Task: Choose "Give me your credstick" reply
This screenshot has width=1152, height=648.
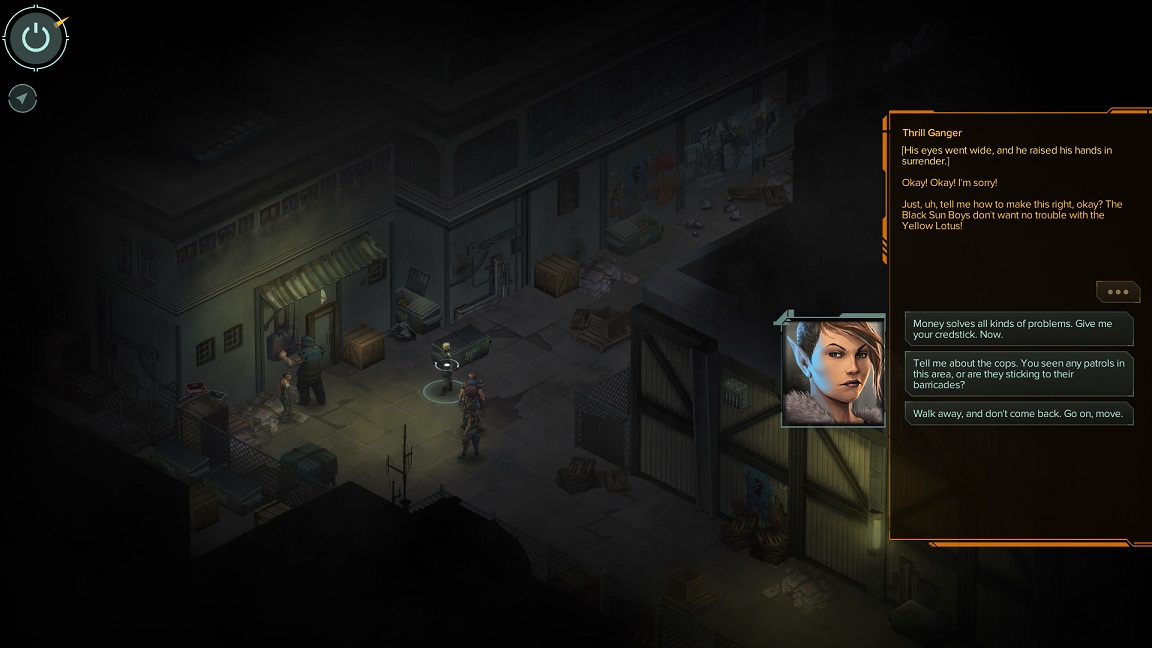Action: pos(1019,329)
